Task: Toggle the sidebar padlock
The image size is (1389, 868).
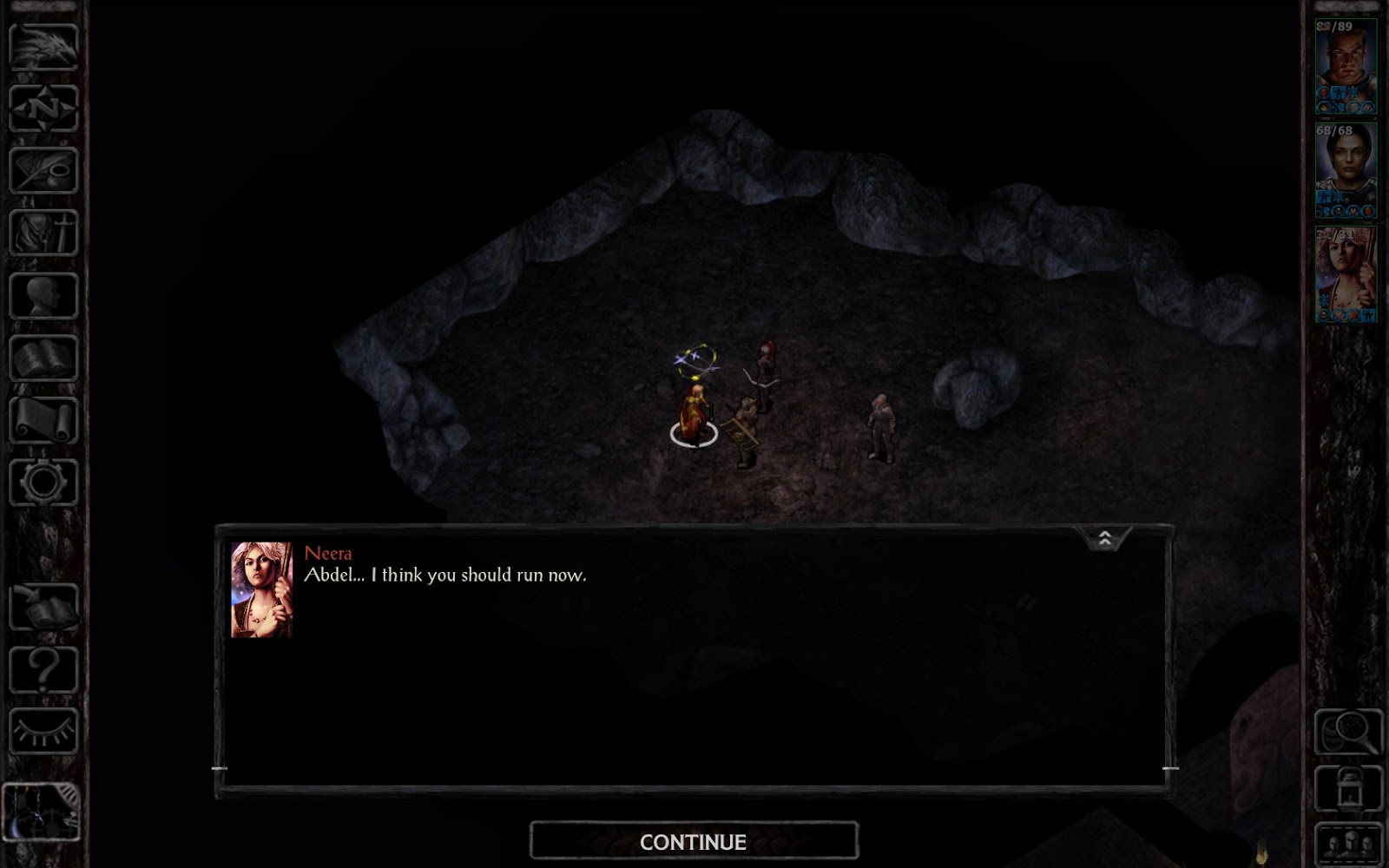Action: (x=1347, y=786)
